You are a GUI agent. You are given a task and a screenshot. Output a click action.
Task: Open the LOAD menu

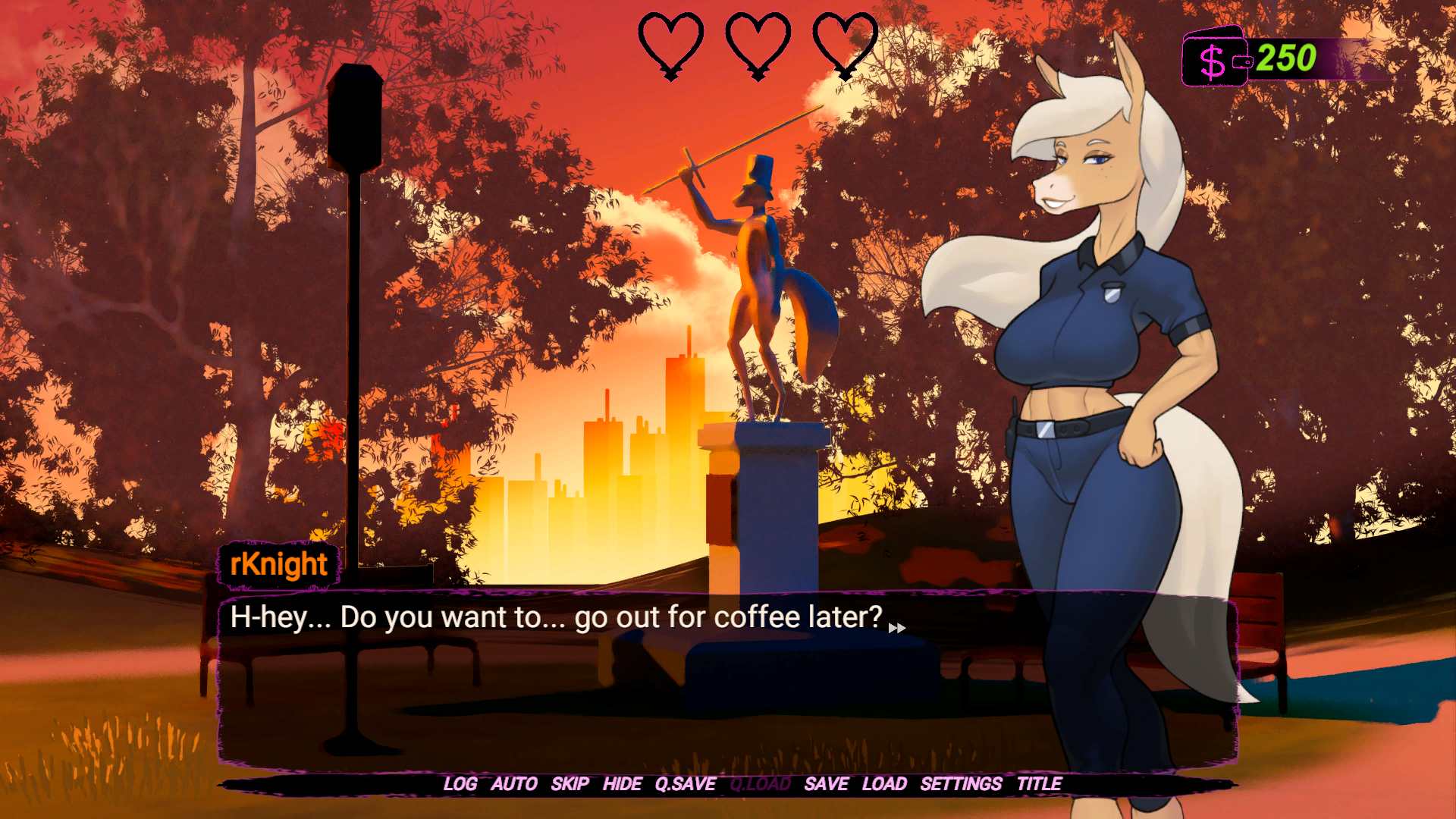click(884, 784)
